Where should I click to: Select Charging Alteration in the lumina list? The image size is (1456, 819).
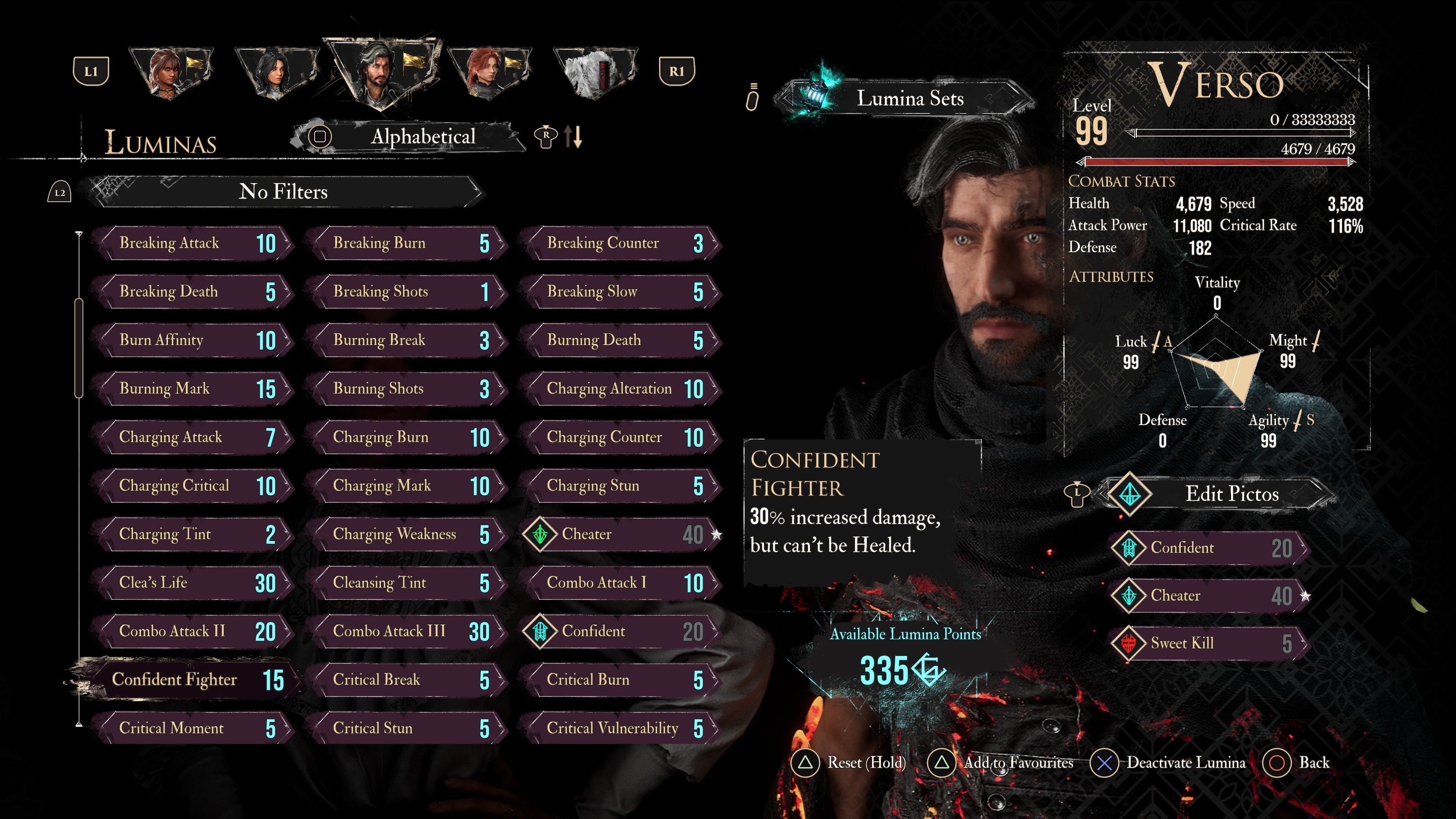pyautogui.click(x=622, y=389)
